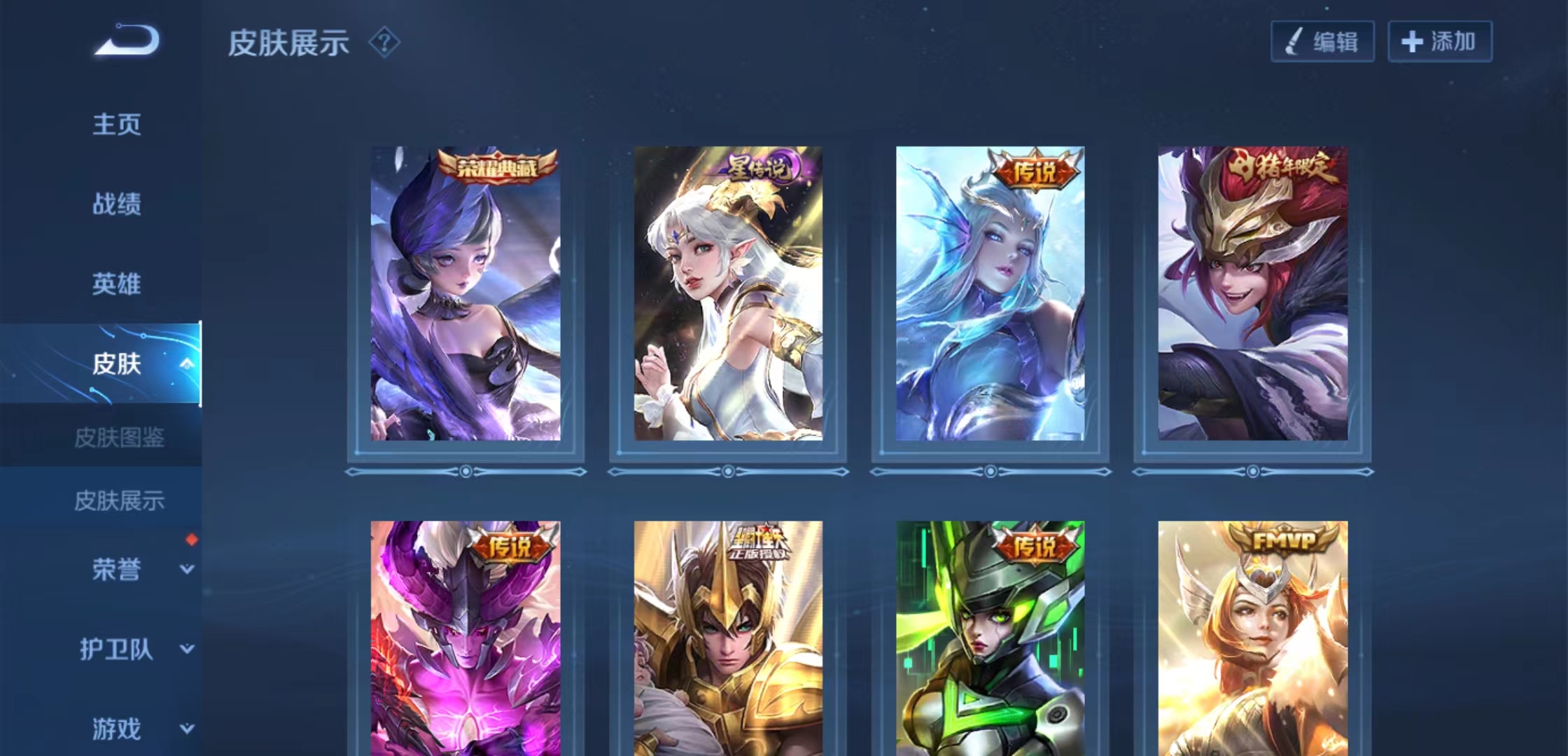The width and height of the screenshot is (1568, 756).
Task: Expand the 游戏 game section
Action: [x=117, y=729]
